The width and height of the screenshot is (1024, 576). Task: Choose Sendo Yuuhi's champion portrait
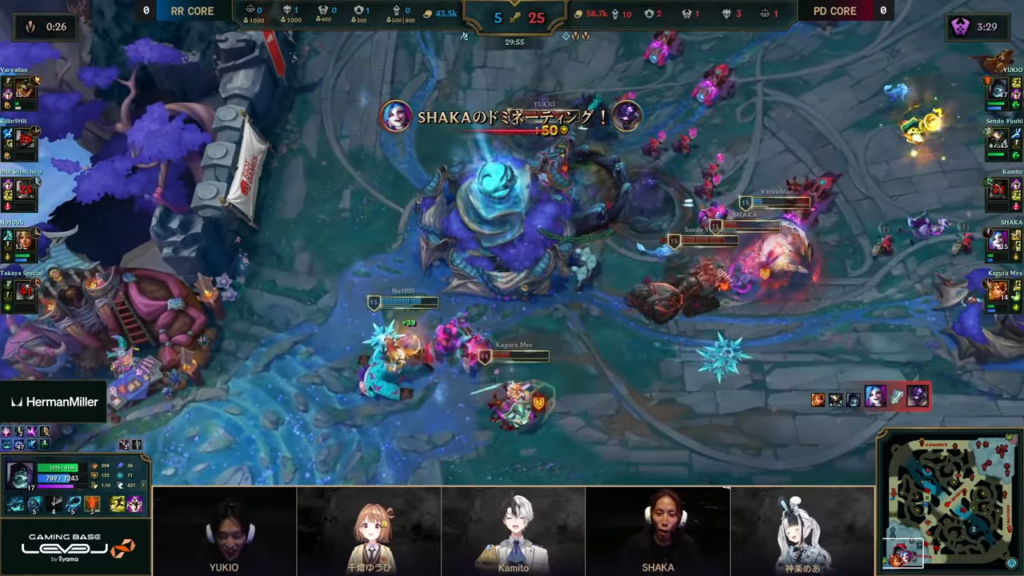click(997, 141)
